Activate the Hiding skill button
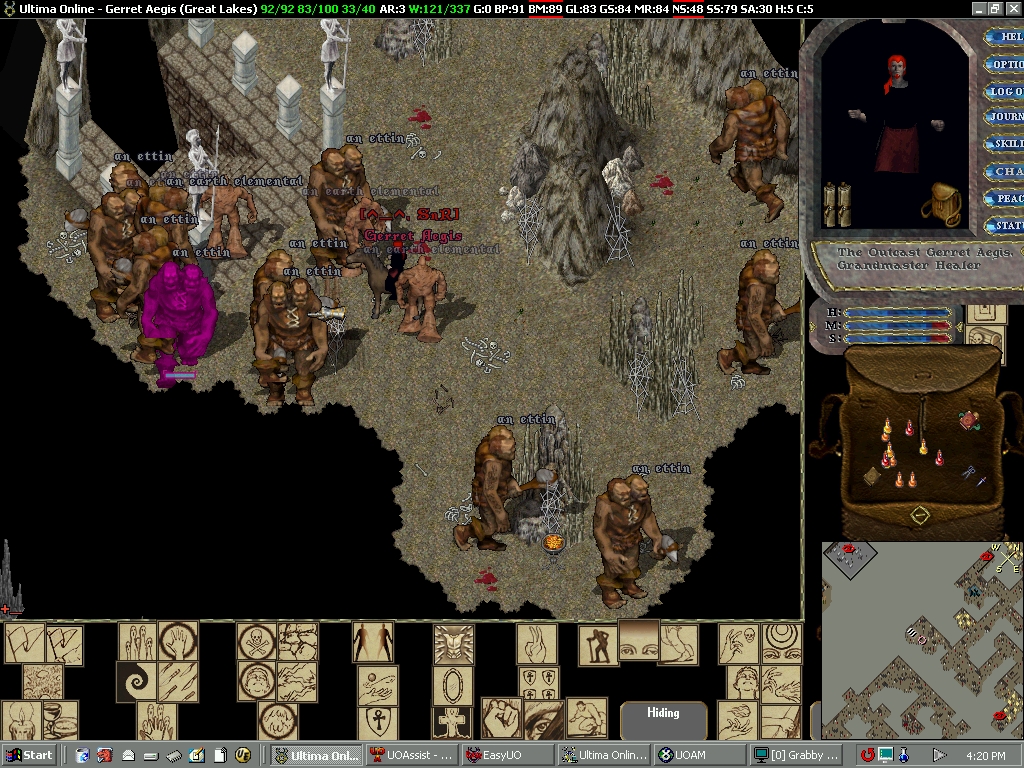The width and height of the screenshot is (1024, 768). pyautogui.click(x=663, y=716)
